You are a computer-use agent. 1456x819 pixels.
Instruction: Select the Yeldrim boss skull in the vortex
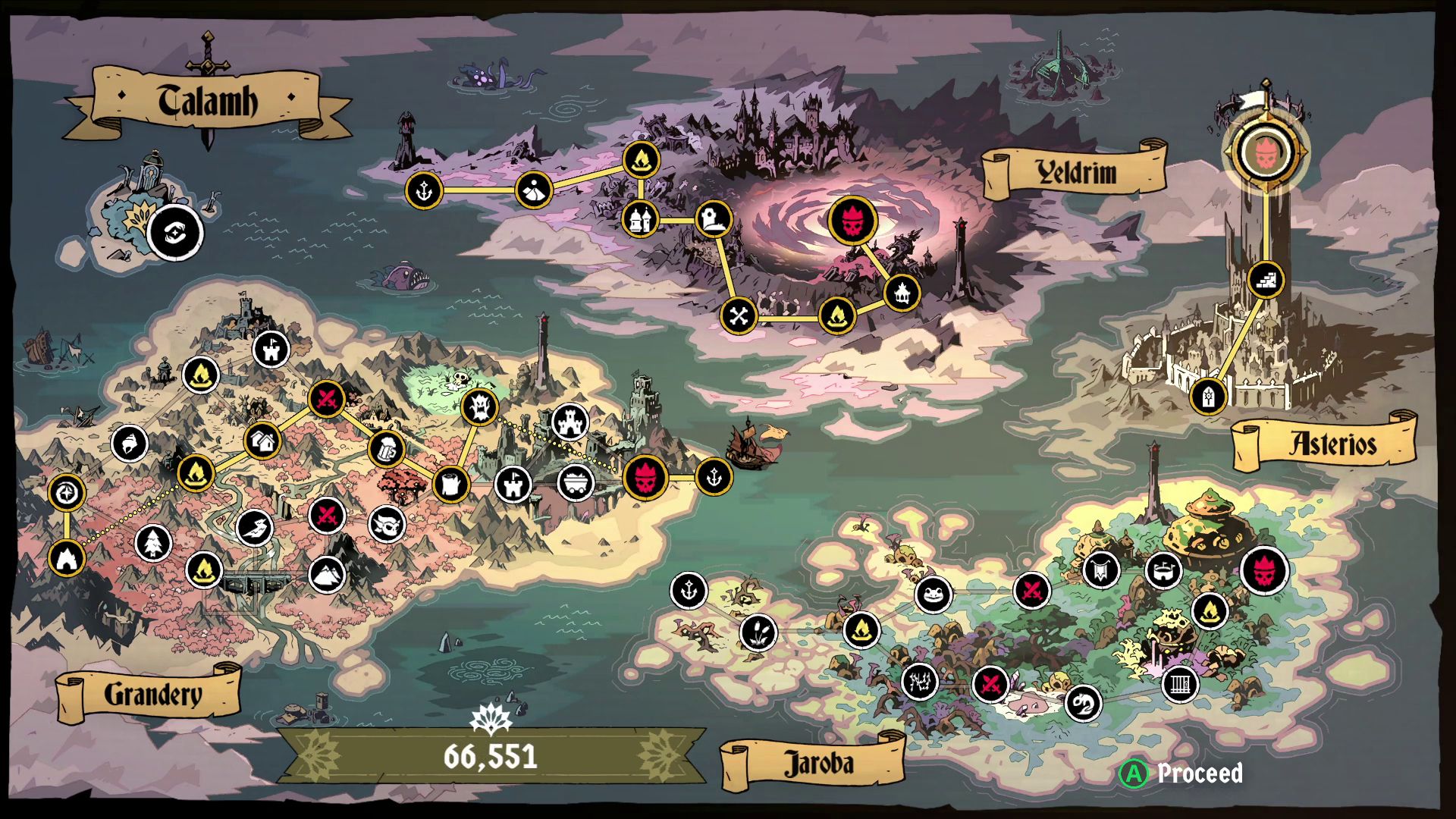(852, 221)
